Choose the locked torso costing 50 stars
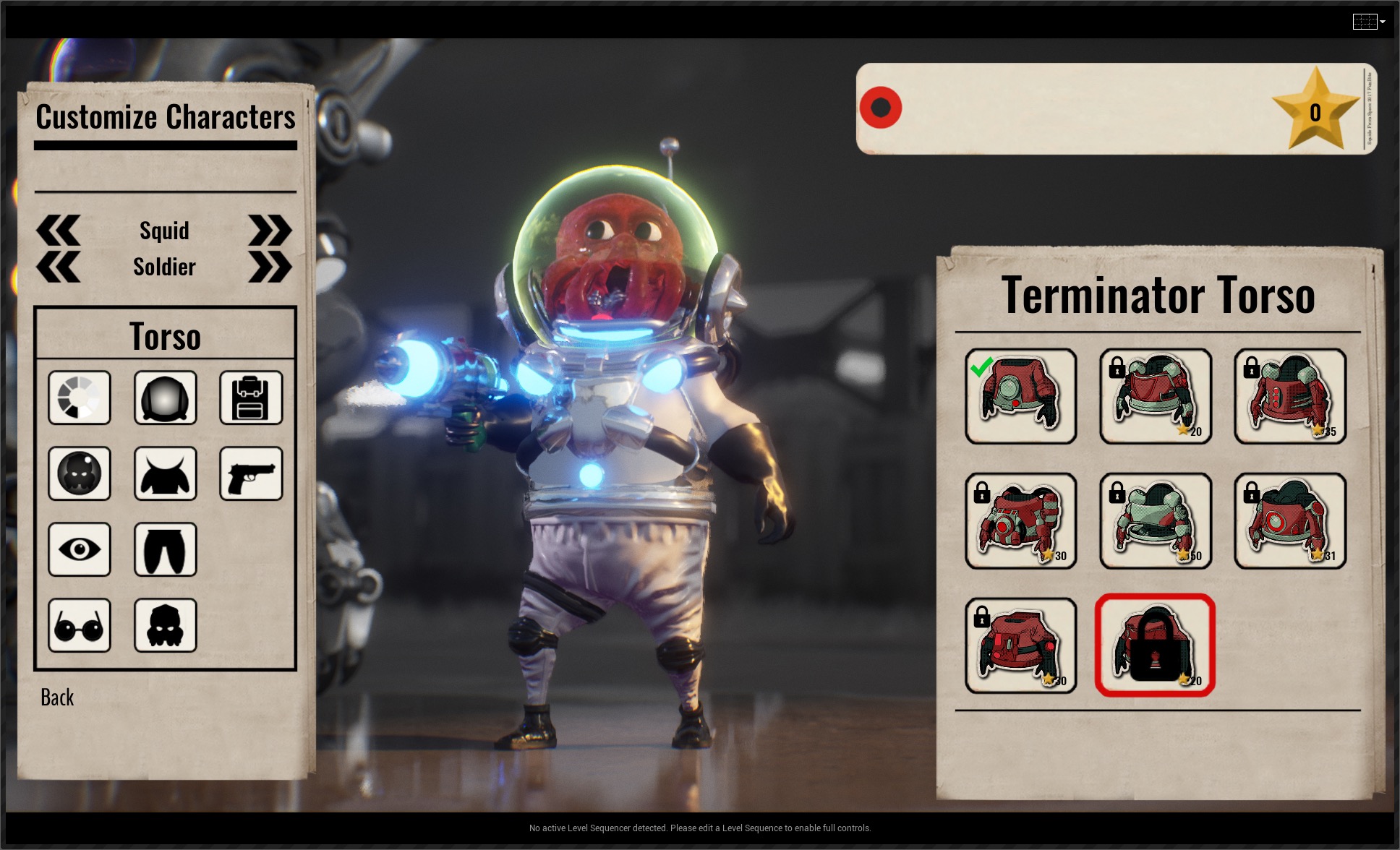The height and width of the screenshot is (850, 1400). (1155, 520)
